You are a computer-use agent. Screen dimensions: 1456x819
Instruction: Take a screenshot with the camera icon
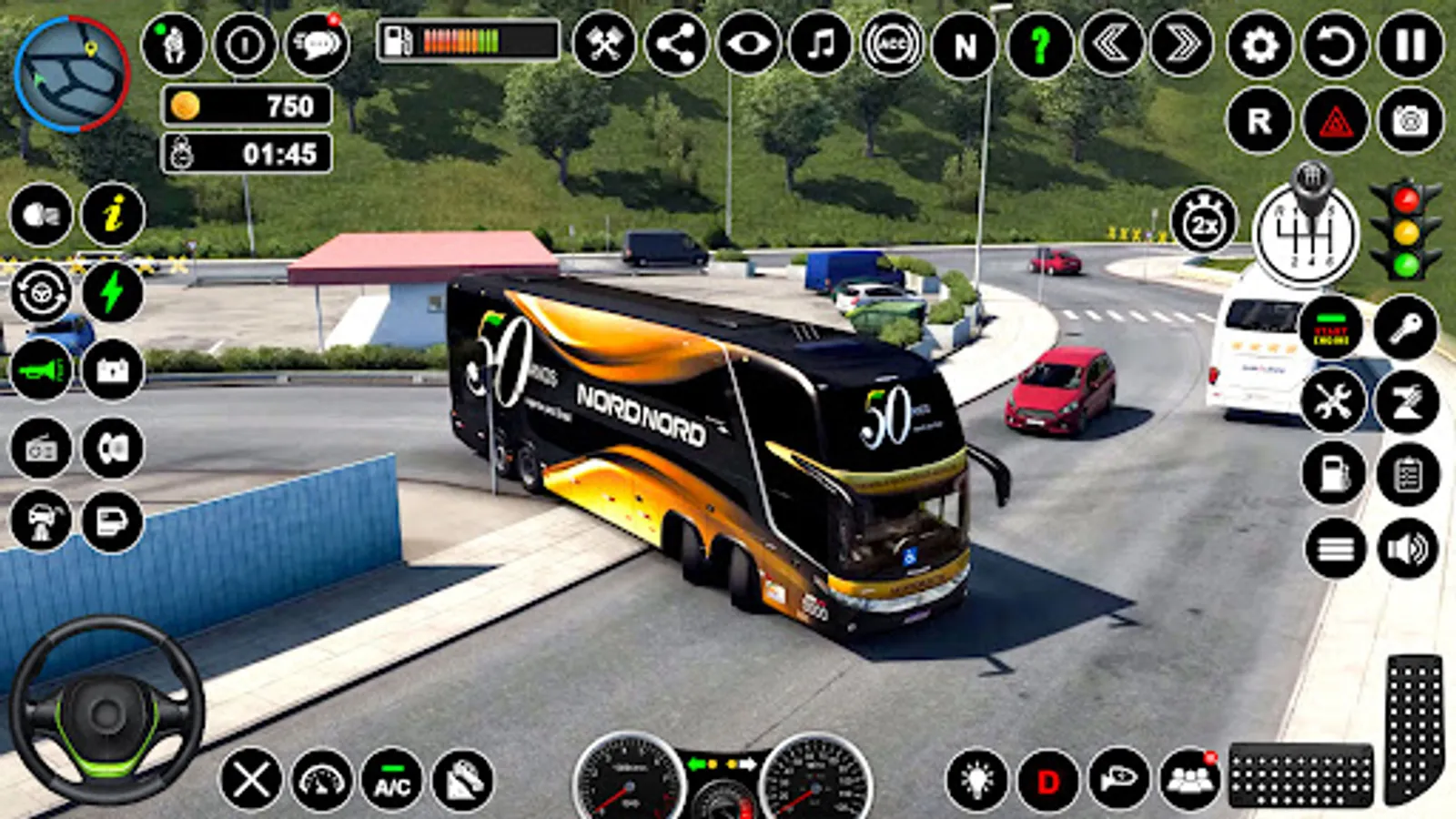(1410, 120)
